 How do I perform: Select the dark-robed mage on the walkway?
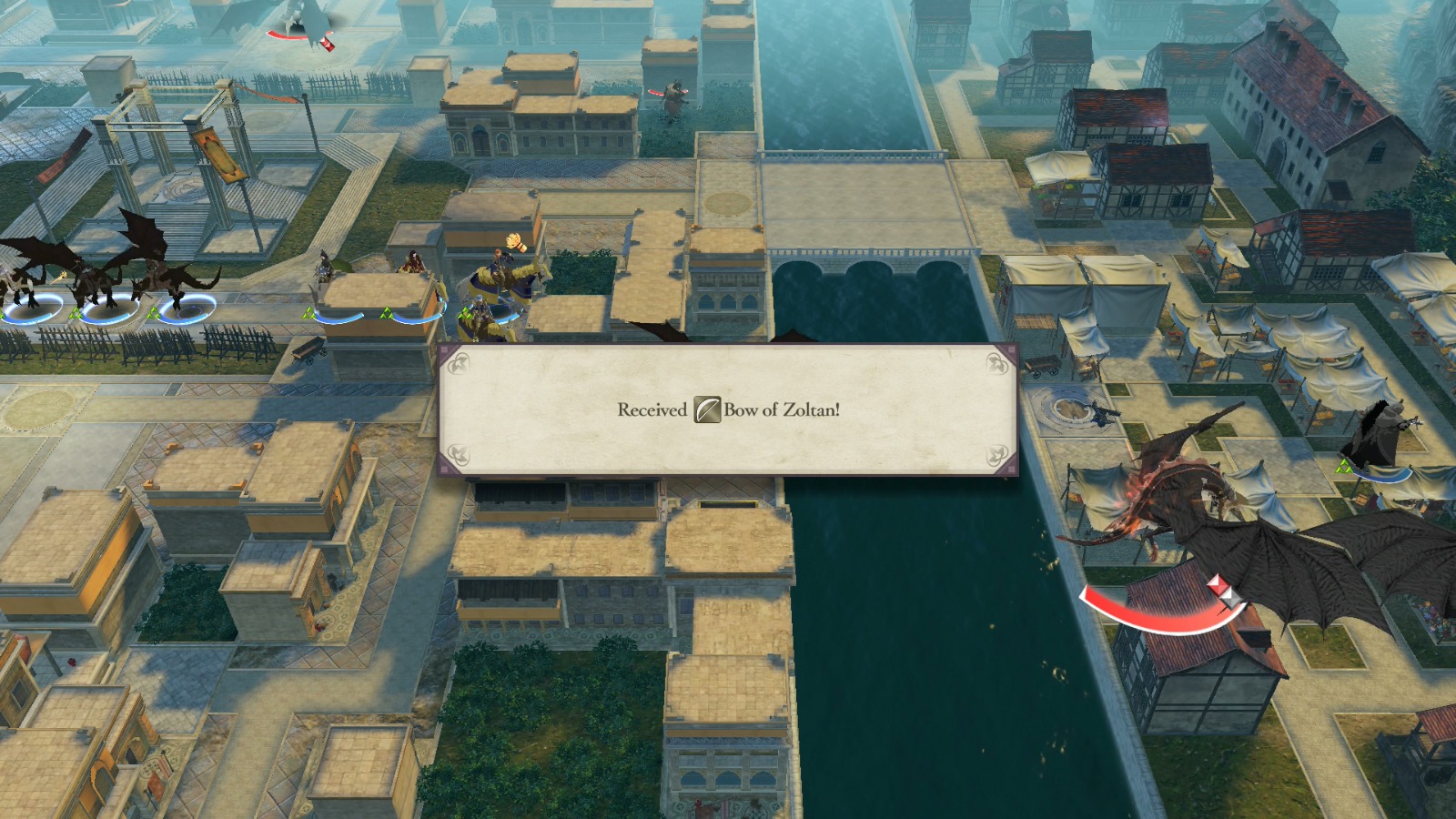click(x=322, y=268)
